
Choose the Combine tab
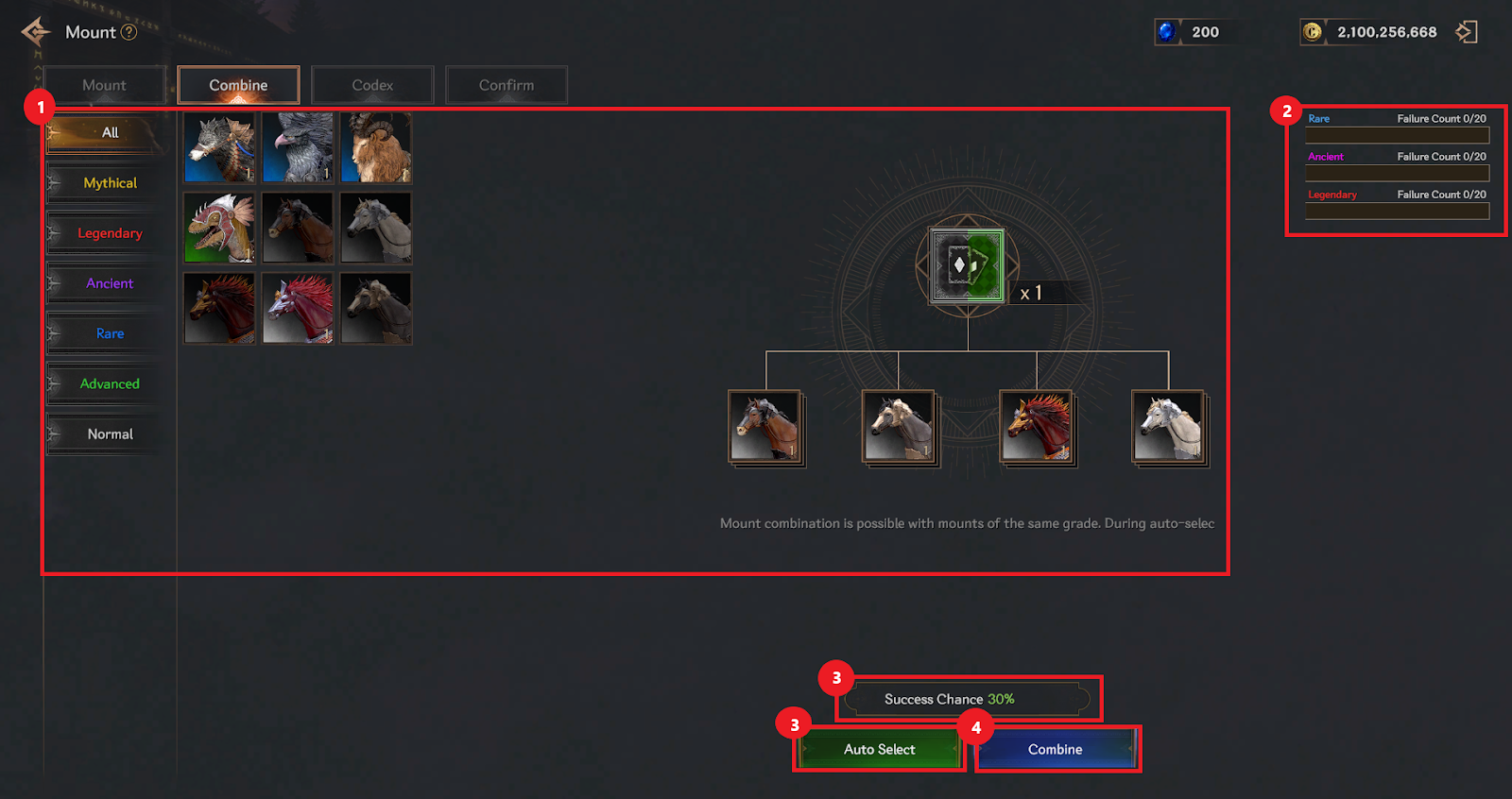click(x=238, y=85)
